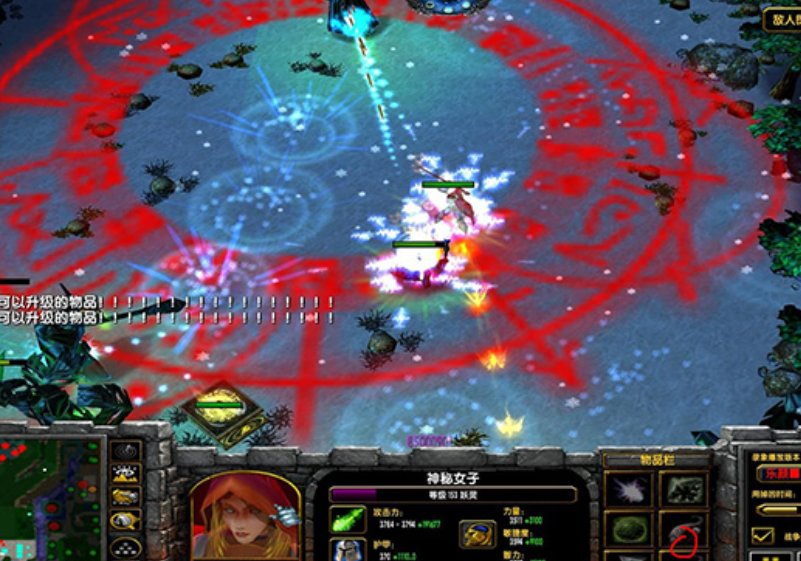Select the white spiky item in inventory
The height and width of the screenshot is (561, 801).
click(x=628, y=489)
